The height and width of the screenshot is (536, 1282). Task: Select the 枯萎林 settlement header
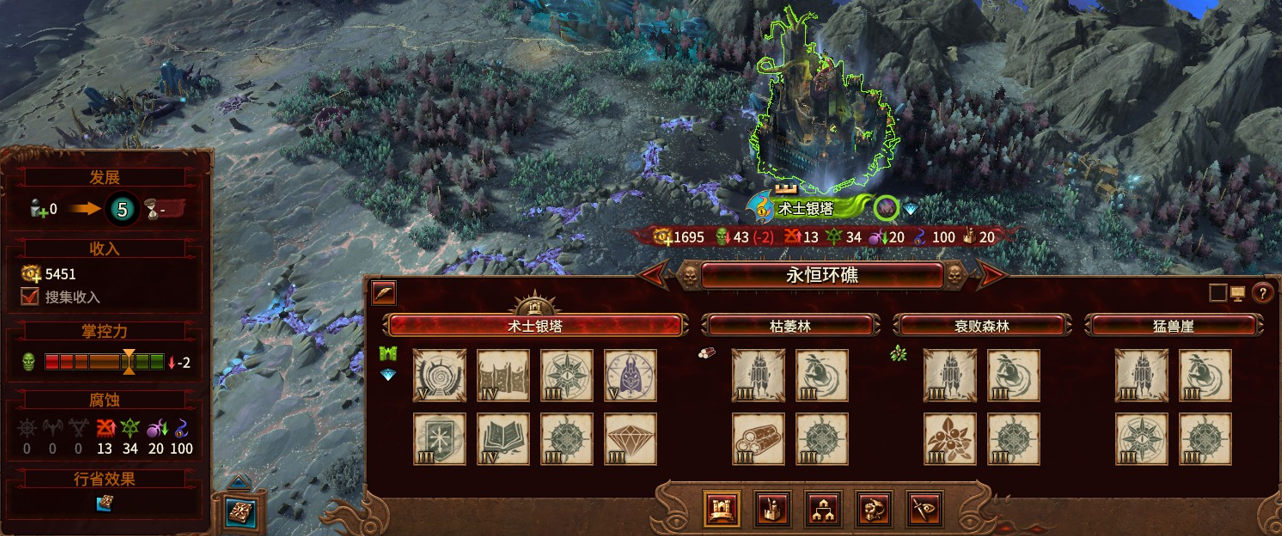[790, 326]
